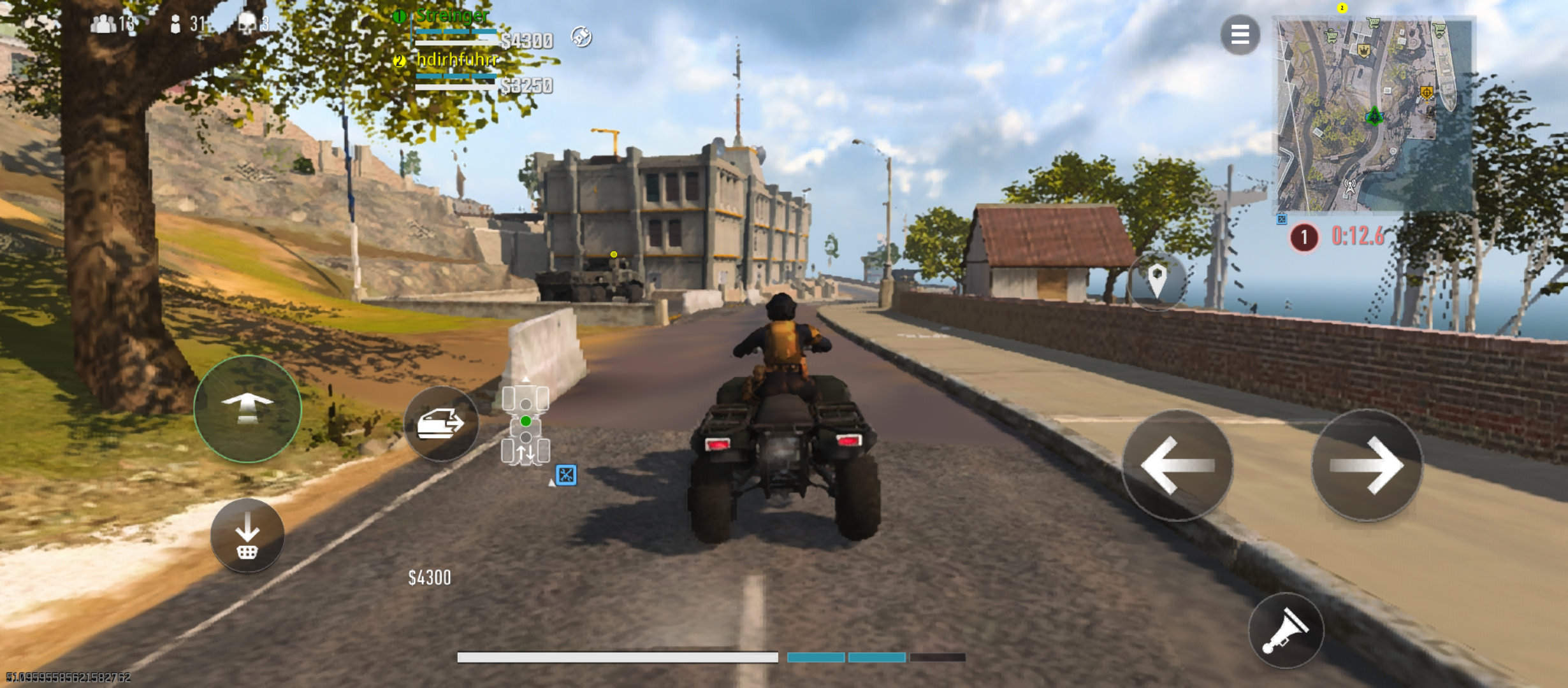
Task: Tap the players alive icon showing 31
Action: click(x=183, y=24)
